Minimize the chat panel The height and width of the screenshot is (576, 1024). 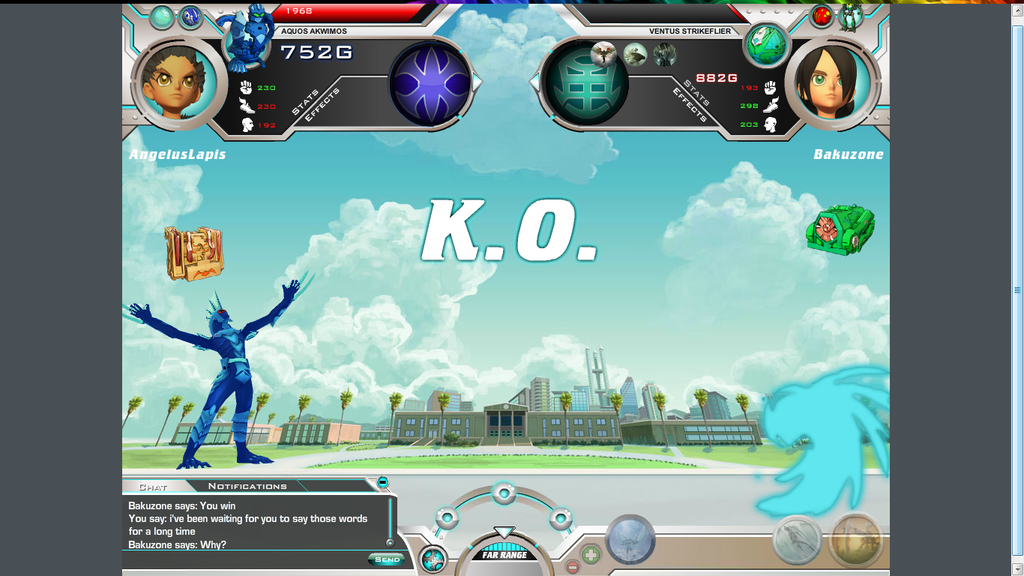click(383, 483)
